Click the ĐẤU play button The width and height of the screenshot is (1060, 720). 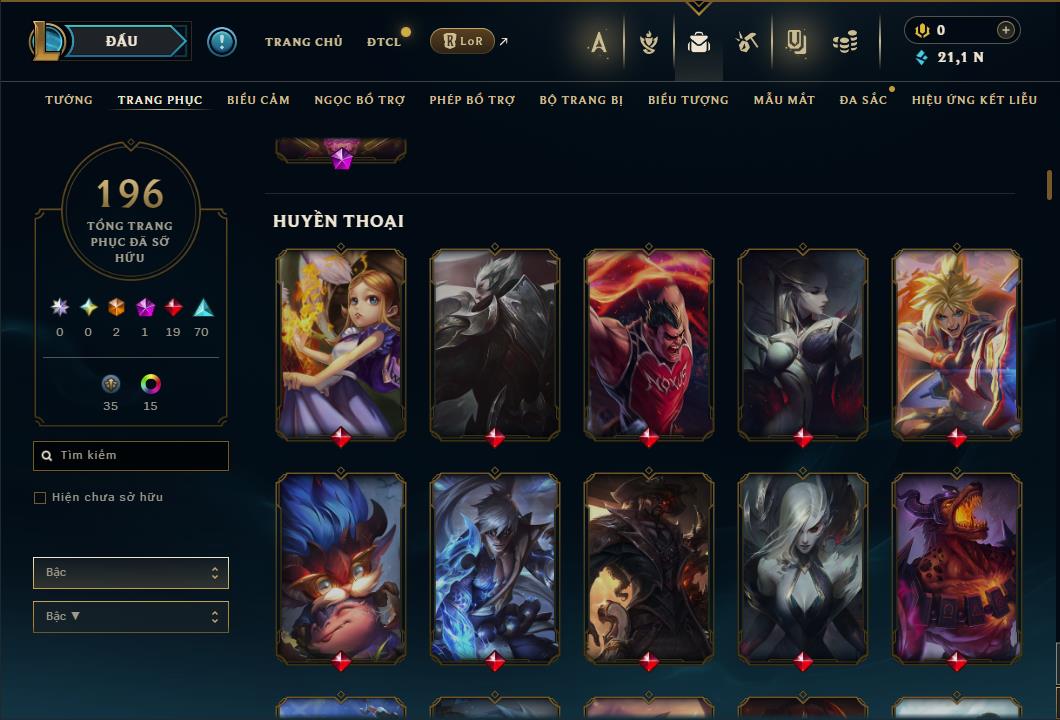[122, 41]
